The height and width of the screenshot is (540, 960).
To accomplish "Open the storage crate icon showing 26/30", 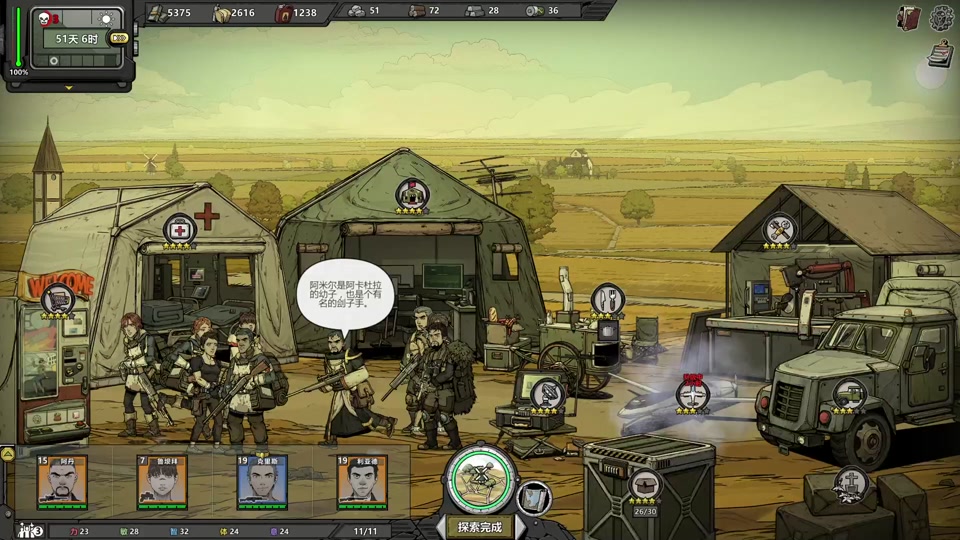I will 644,486.
